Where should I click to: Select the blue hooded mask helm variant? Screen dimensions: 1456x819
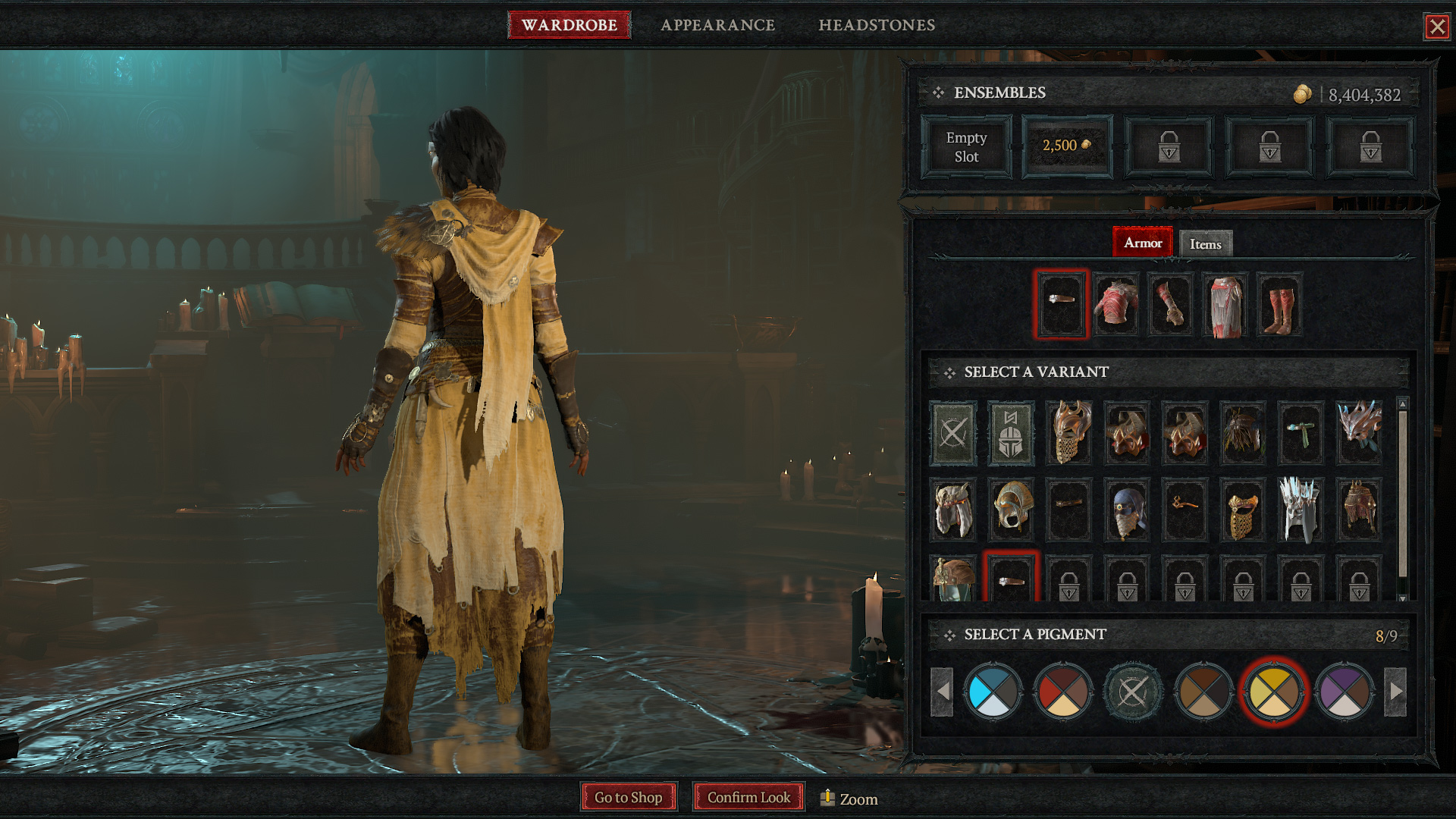pos(1127,509)
